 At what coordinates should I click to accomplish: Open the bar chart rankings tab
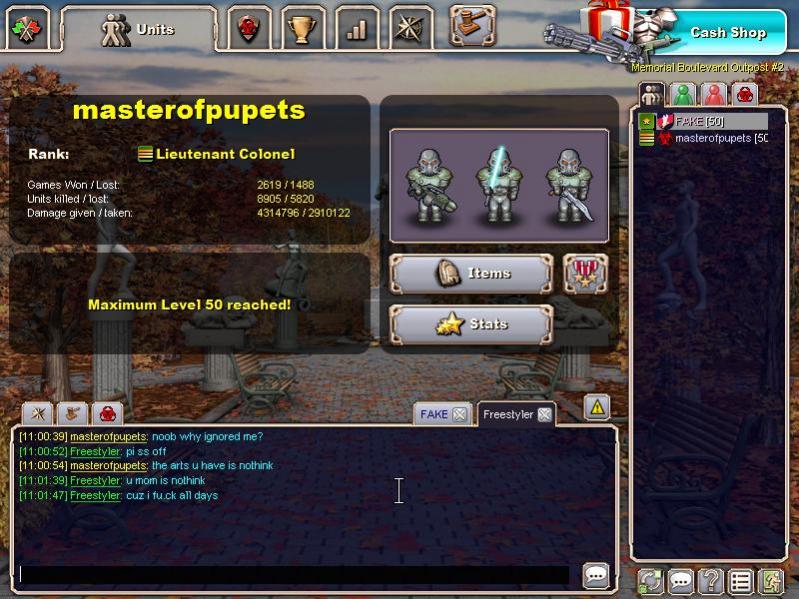356,29
